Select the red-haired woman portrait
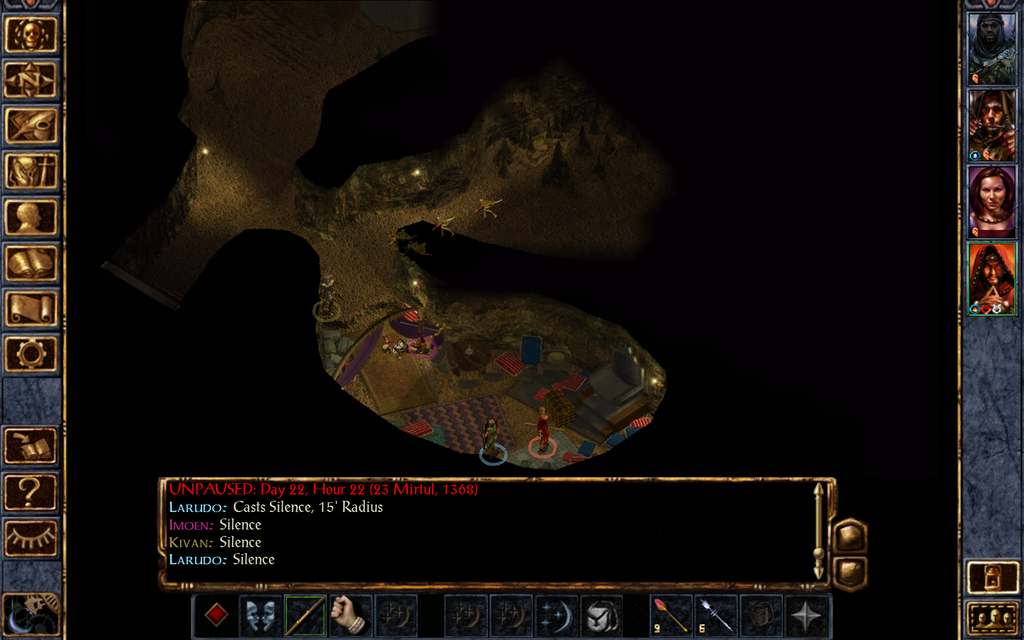 (x=991, y=201)
